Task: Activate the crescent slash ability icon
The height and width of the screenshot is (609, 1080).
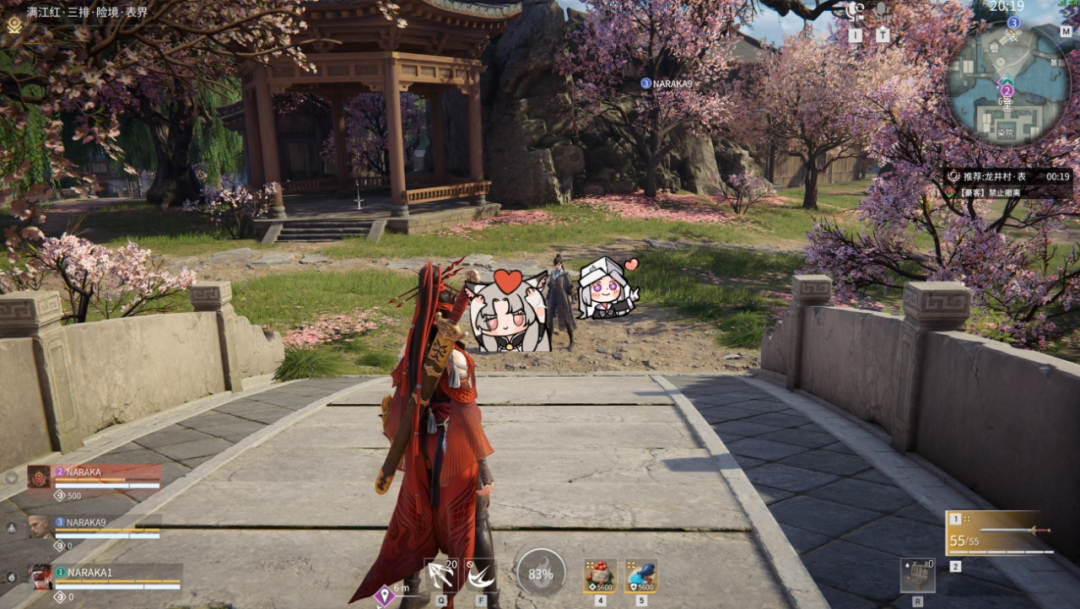Action: (481, 574)
